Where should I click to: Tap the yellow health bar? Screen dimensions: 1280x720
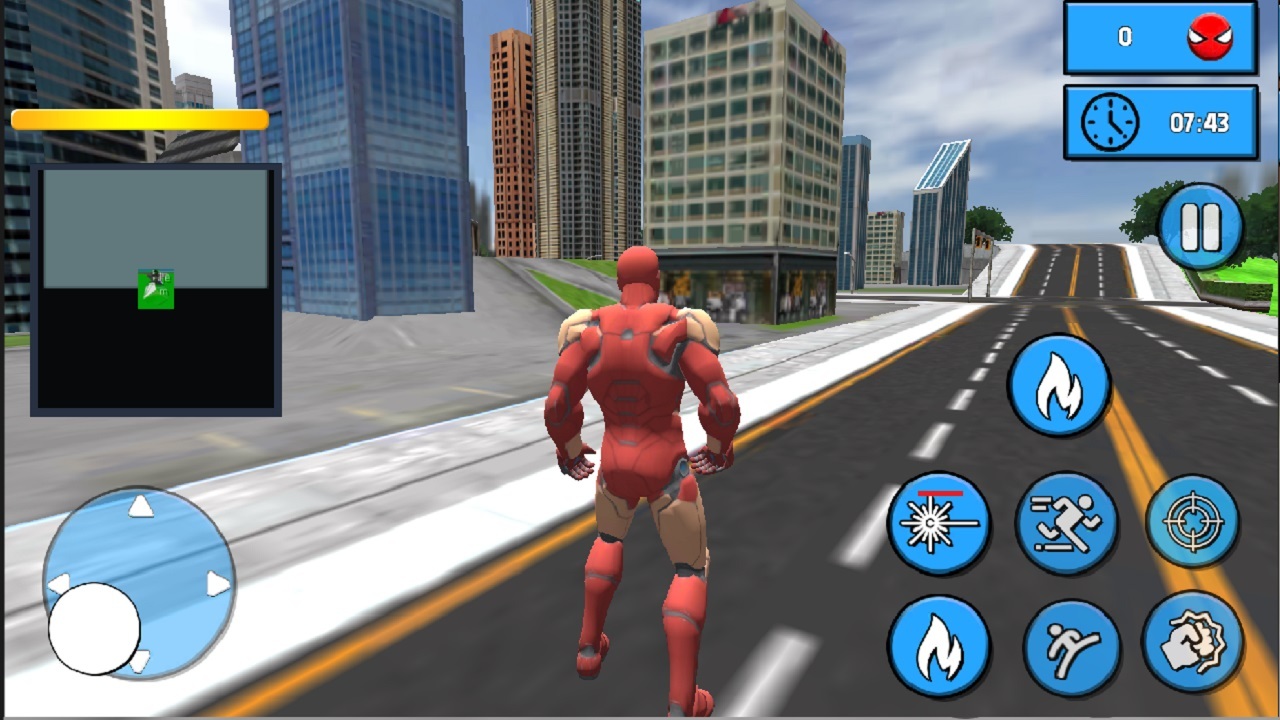click(140, 119)
